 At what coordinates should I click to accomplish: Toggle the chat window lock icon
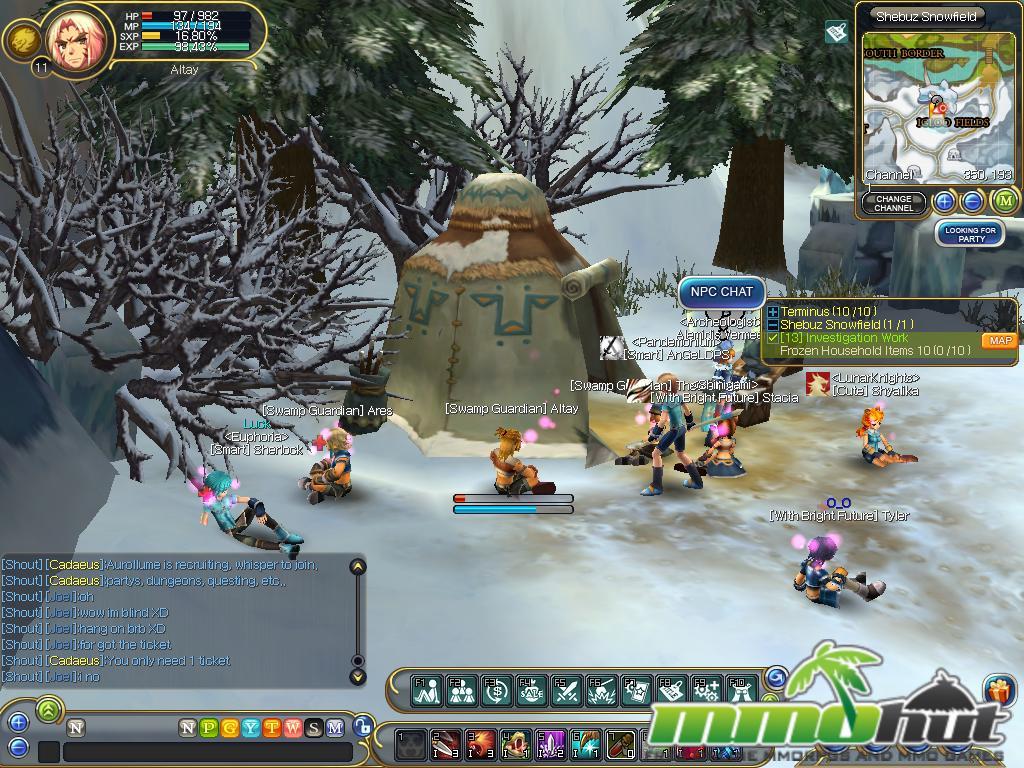coord(364,728)
